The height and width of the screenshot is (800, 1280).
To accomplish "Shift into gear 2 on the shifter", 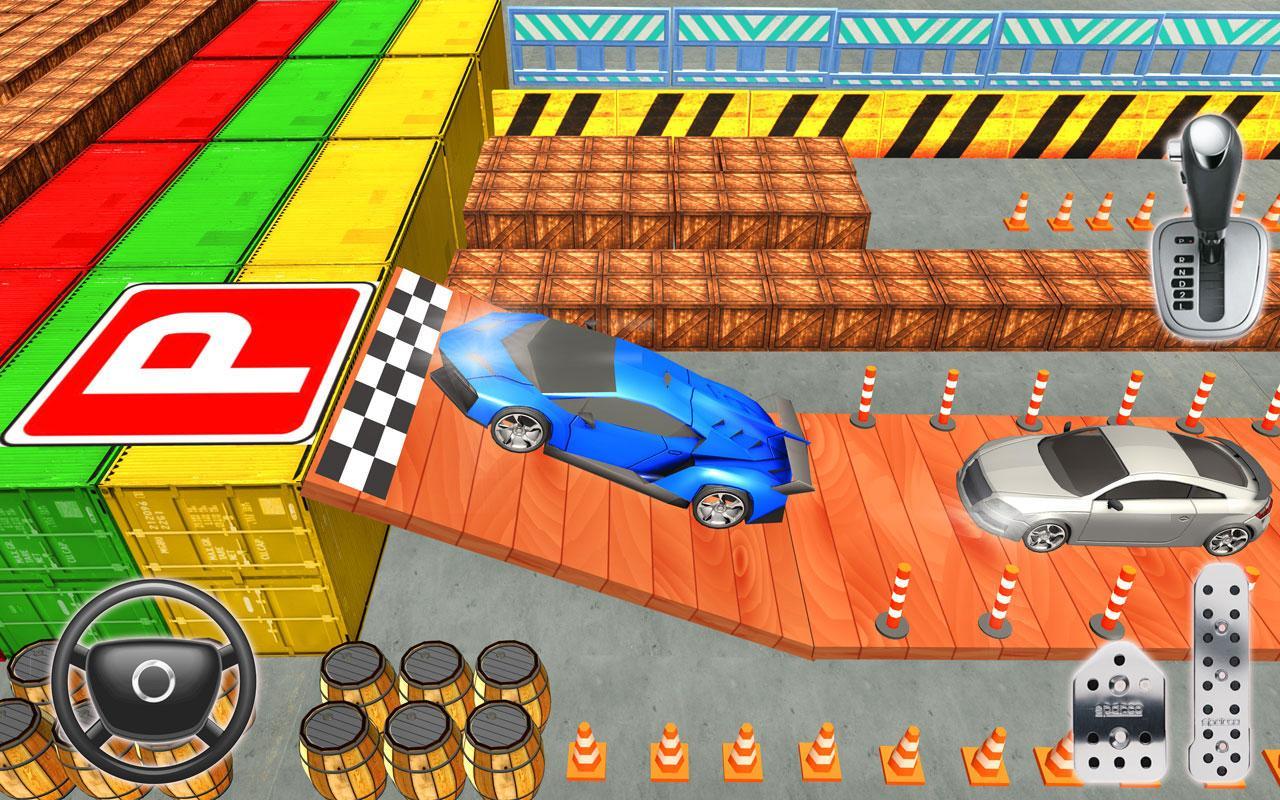I will tap(1180, 294).
